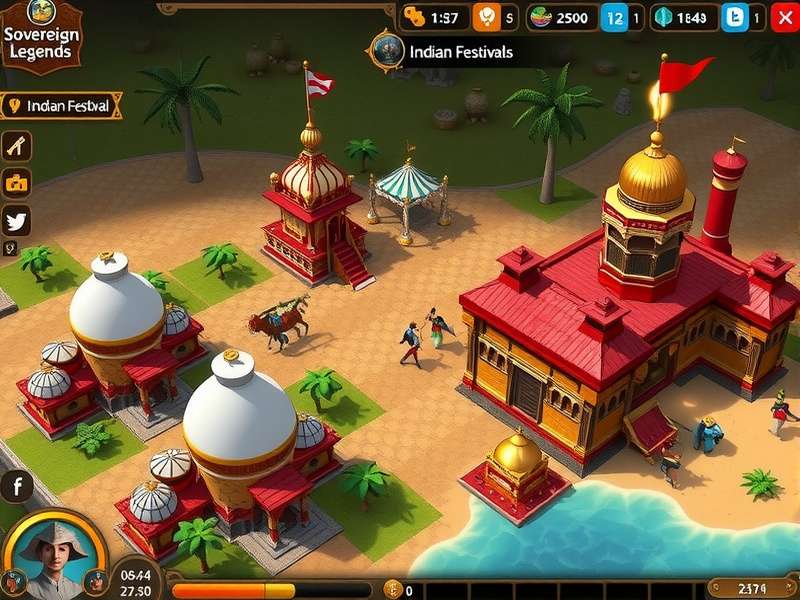800x600 pixels.
Task: Click the blue 12 badge icon
Action: 615,17
